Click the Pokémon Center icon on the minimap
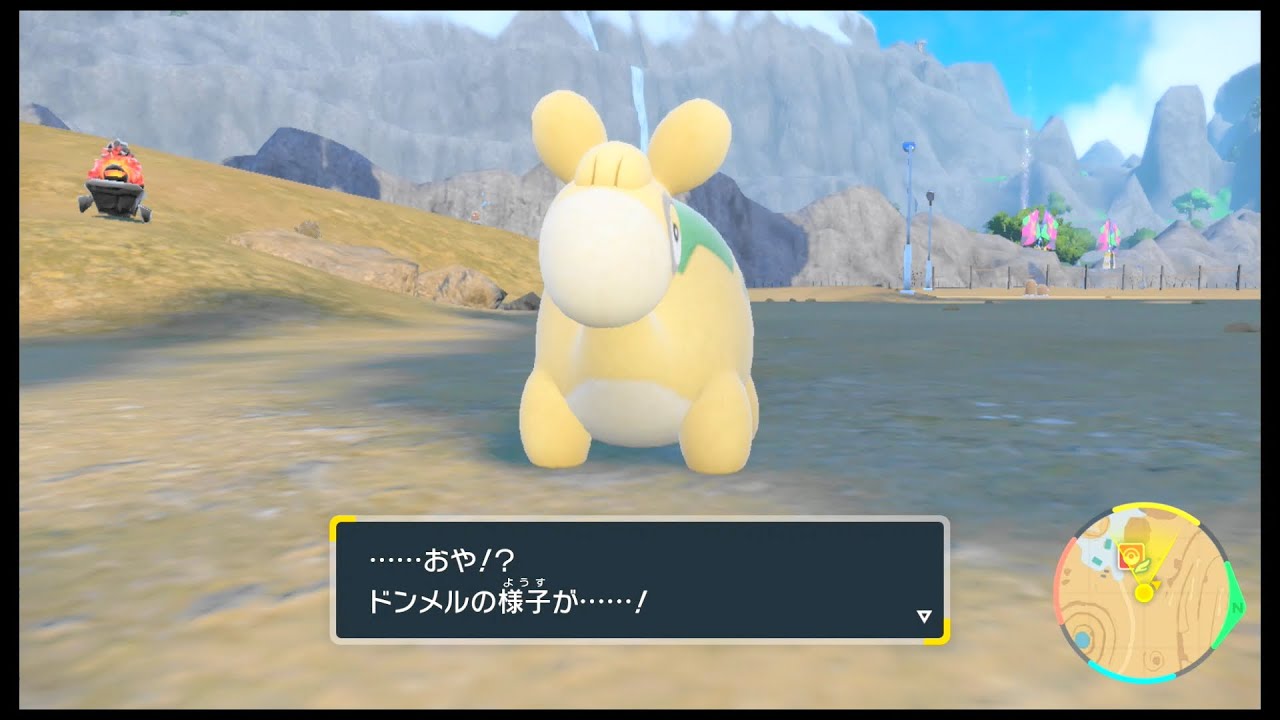Viewport: 1280px width, 720px height. click(1132, 554)
